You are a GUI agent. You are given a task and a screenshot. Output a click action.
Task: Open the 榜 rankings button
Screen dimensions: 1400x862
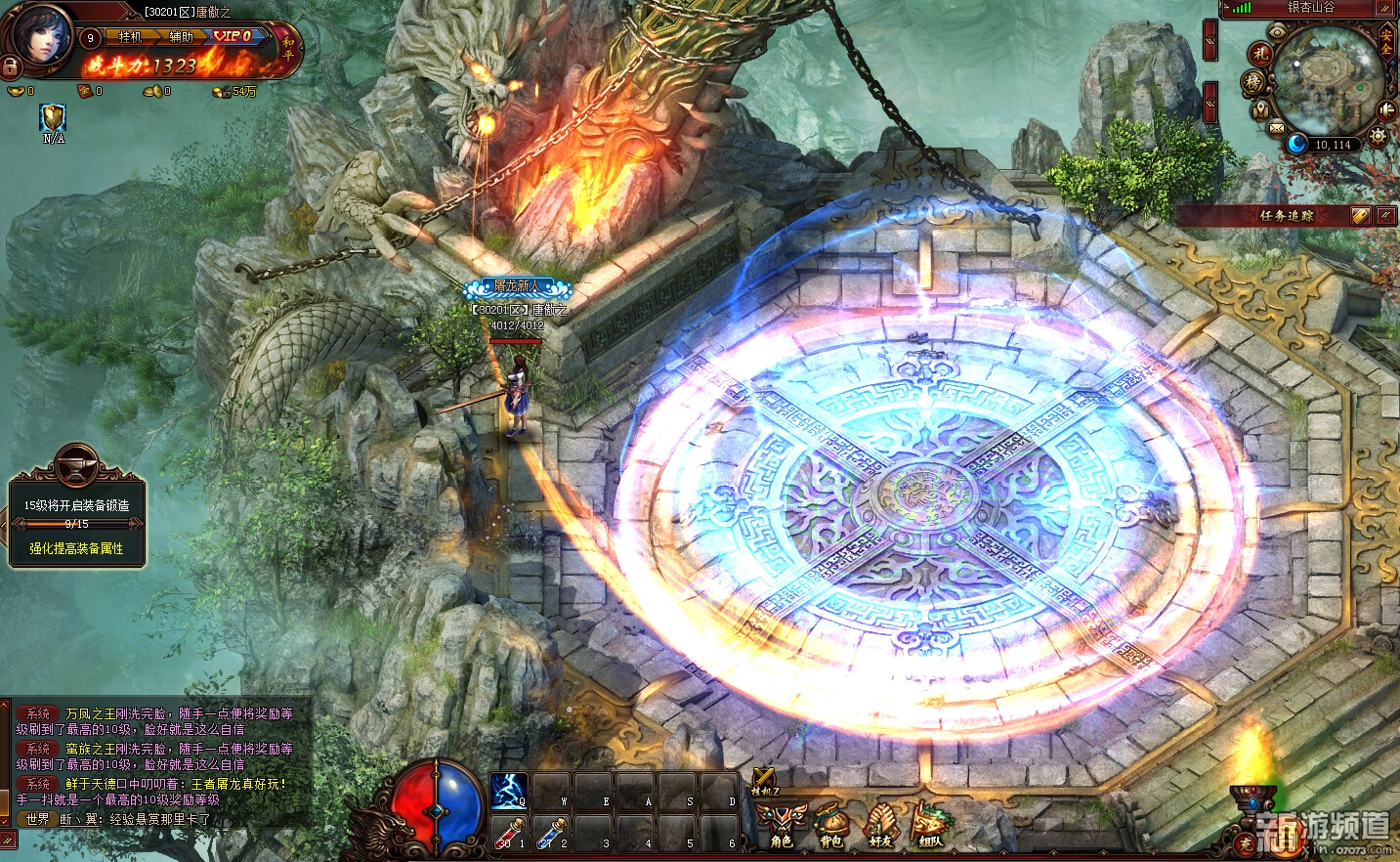click(1253, 83)
